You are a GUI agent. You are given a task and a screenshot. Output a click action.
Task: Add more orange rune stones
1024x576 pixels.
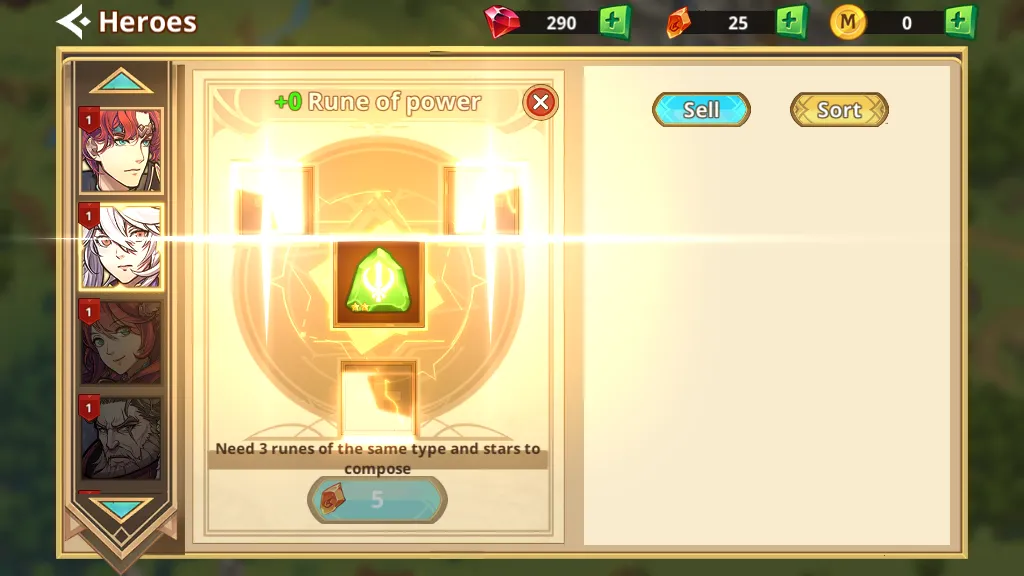pos(791,22)
